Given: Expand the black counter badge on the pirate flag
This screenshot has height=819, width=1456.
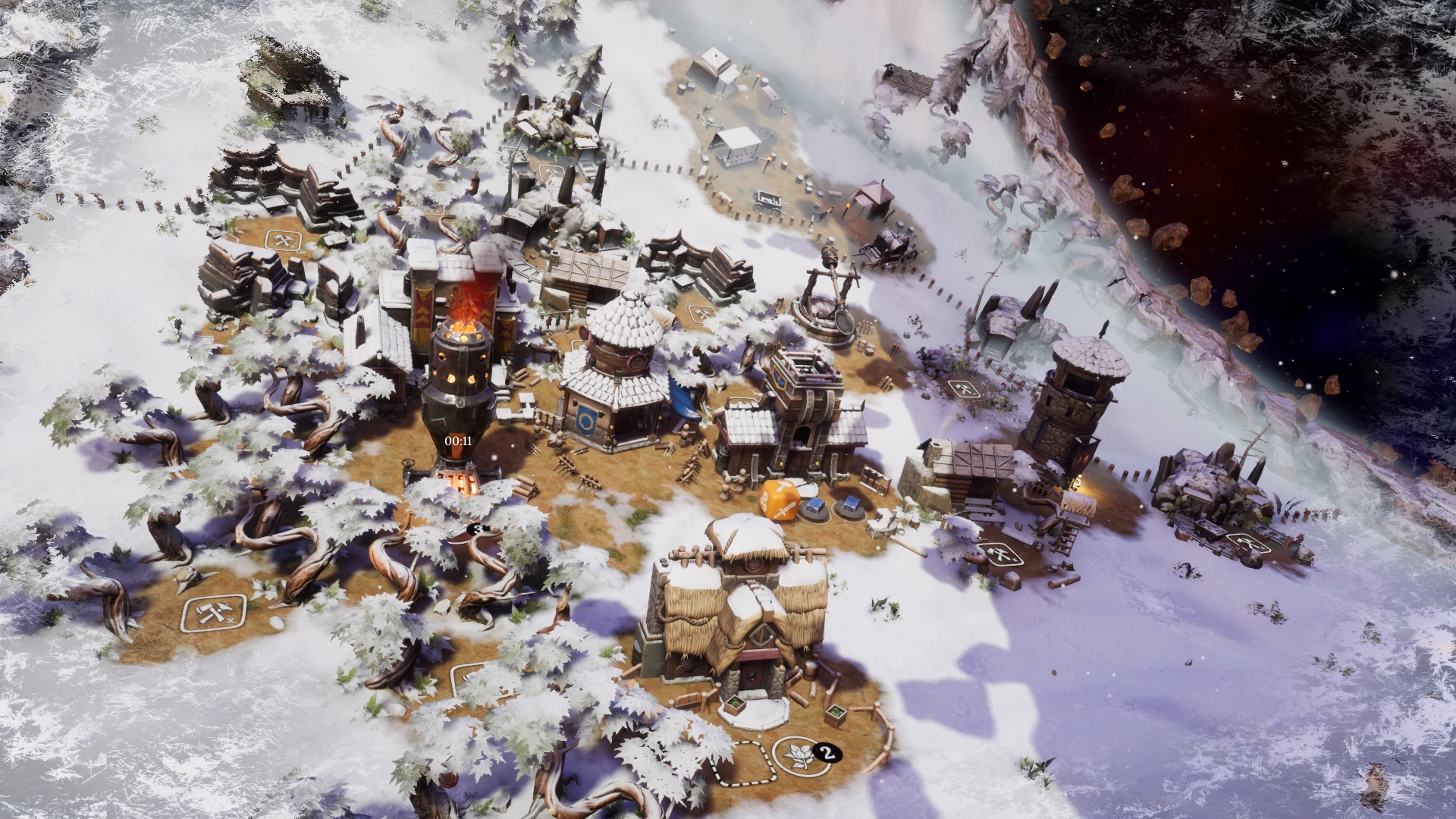Looking at the screenshot, I should tap(476, 529).
